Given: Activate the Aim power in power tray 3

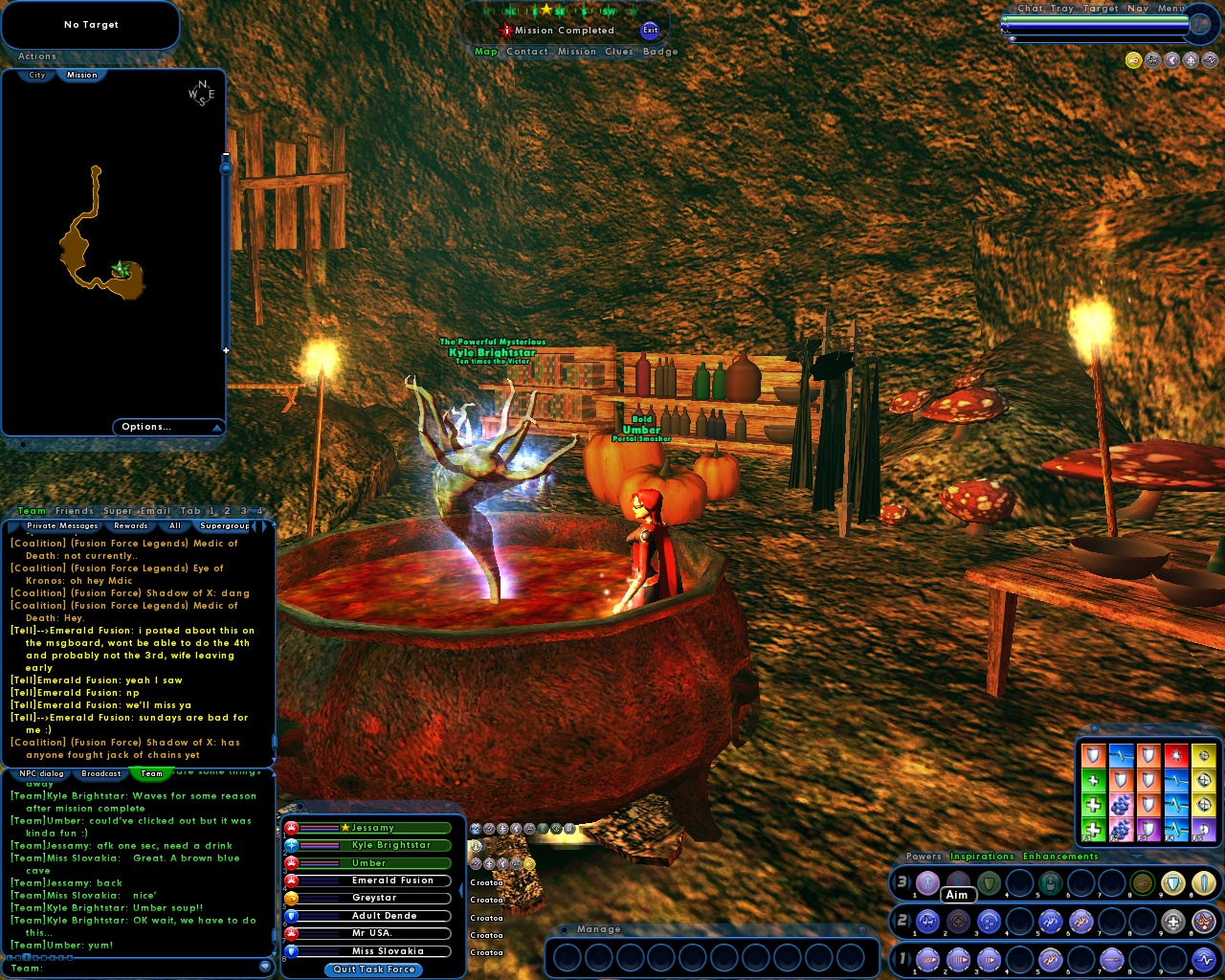Looking at the screenshot, I should (958, 881).
